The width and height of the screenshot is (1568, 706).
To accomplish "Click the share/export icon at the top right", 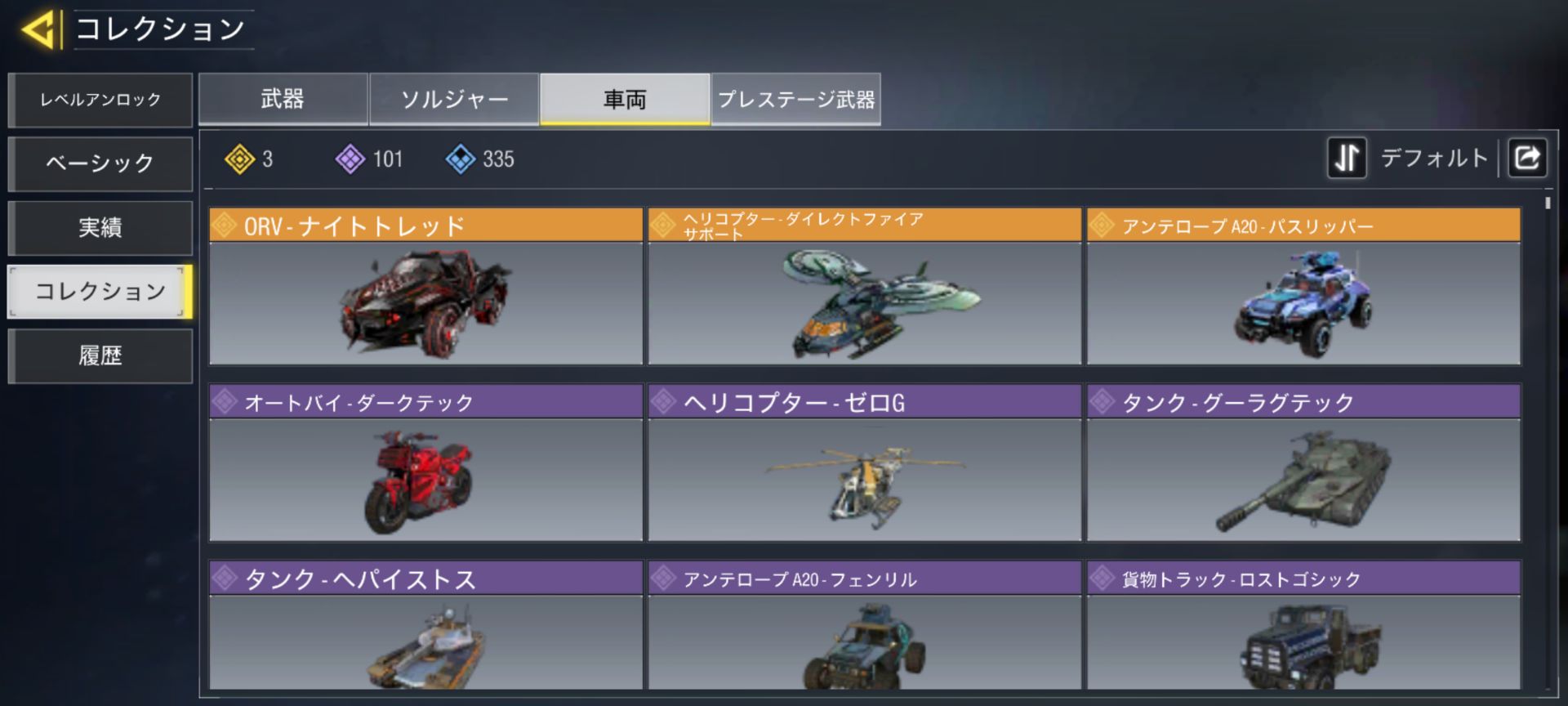I will [x=1527, y=157].
